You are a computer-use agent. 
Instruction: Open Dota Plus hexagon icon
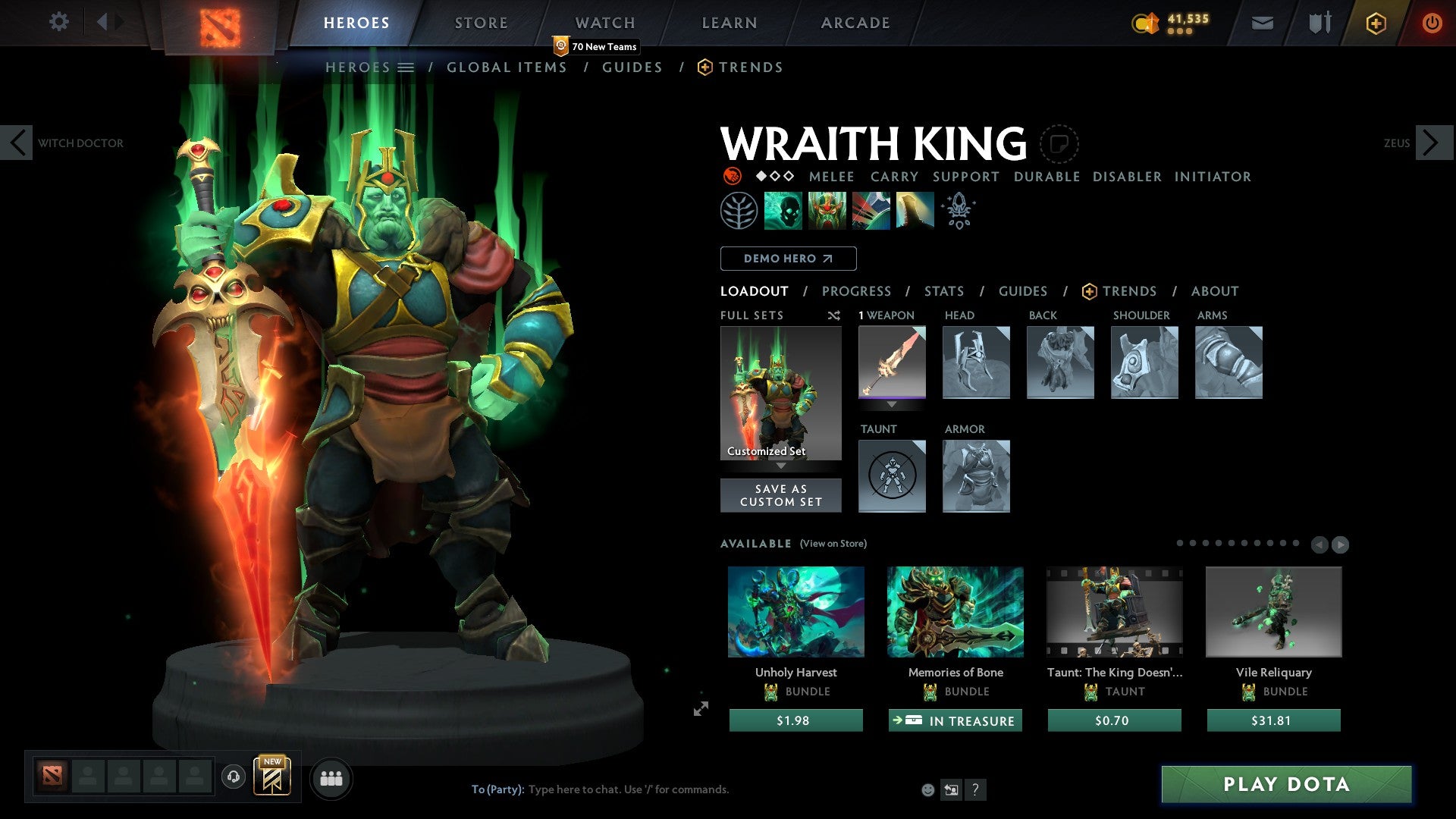click(x=1375, y=23)
